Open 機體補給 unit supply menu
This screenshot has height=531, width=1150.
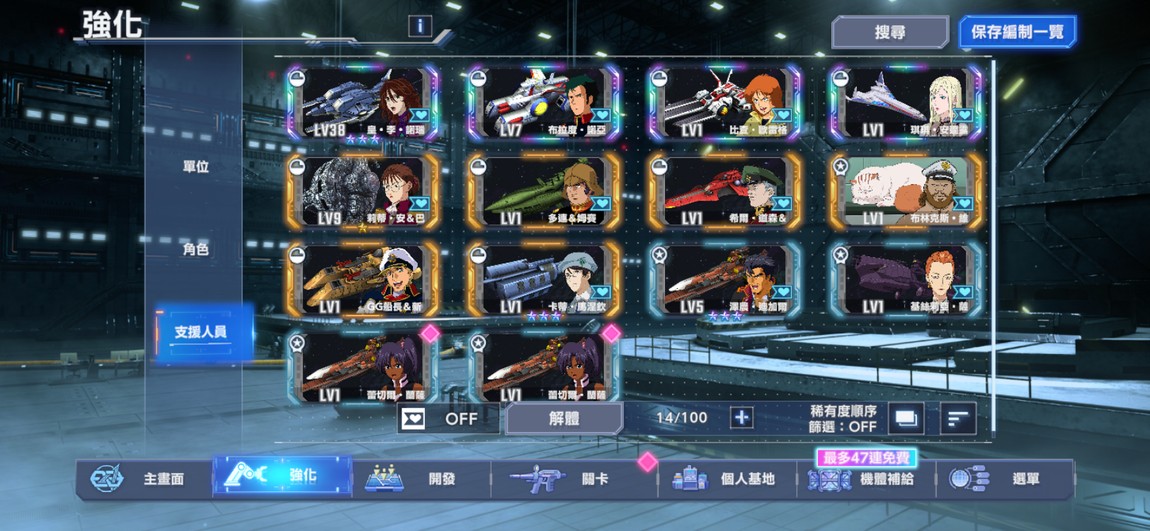[x=868, y=479]
